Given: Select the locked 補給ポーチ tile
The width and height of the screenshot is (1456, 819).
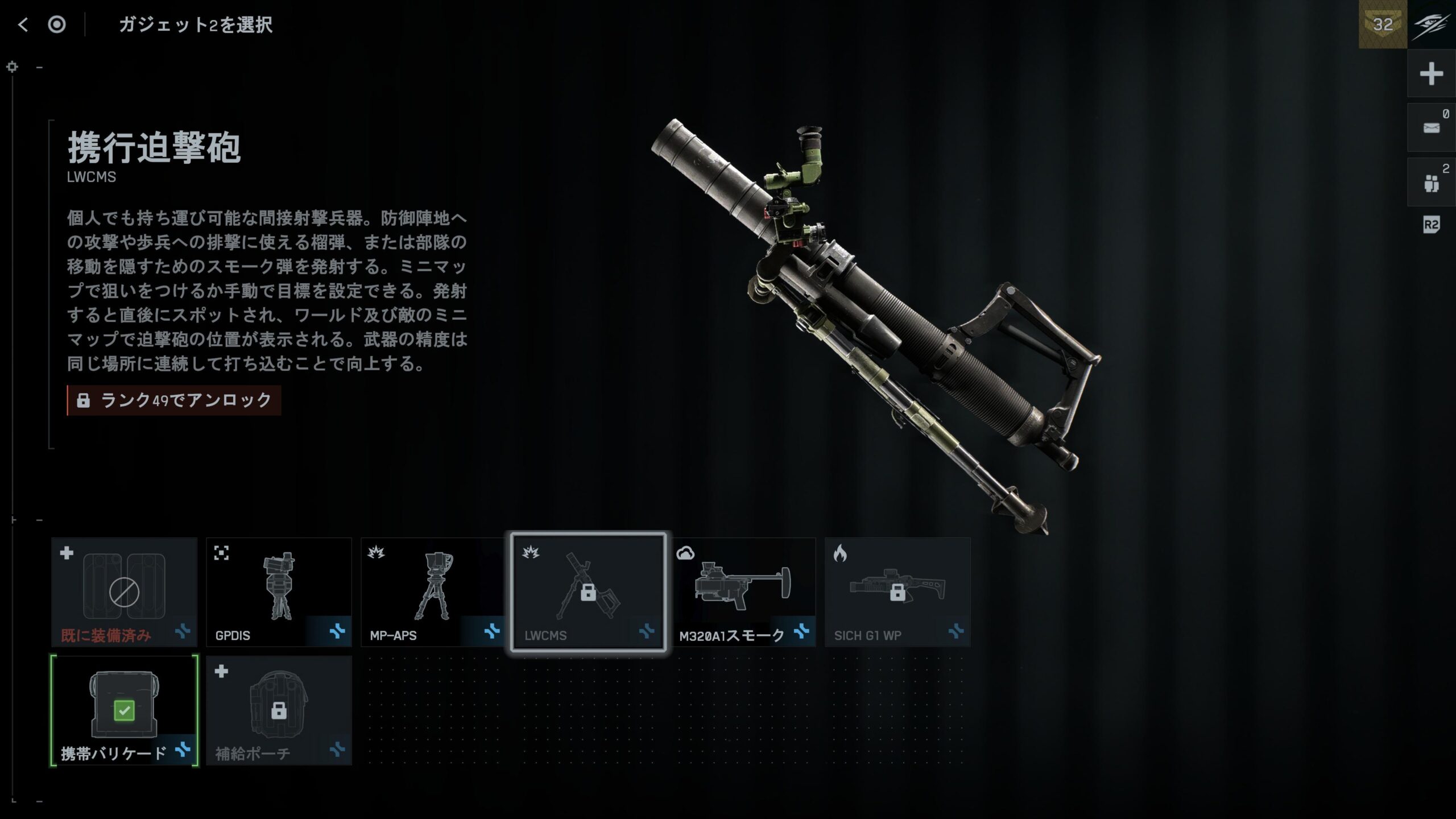Looking at the screenshot, I should 279,710.
